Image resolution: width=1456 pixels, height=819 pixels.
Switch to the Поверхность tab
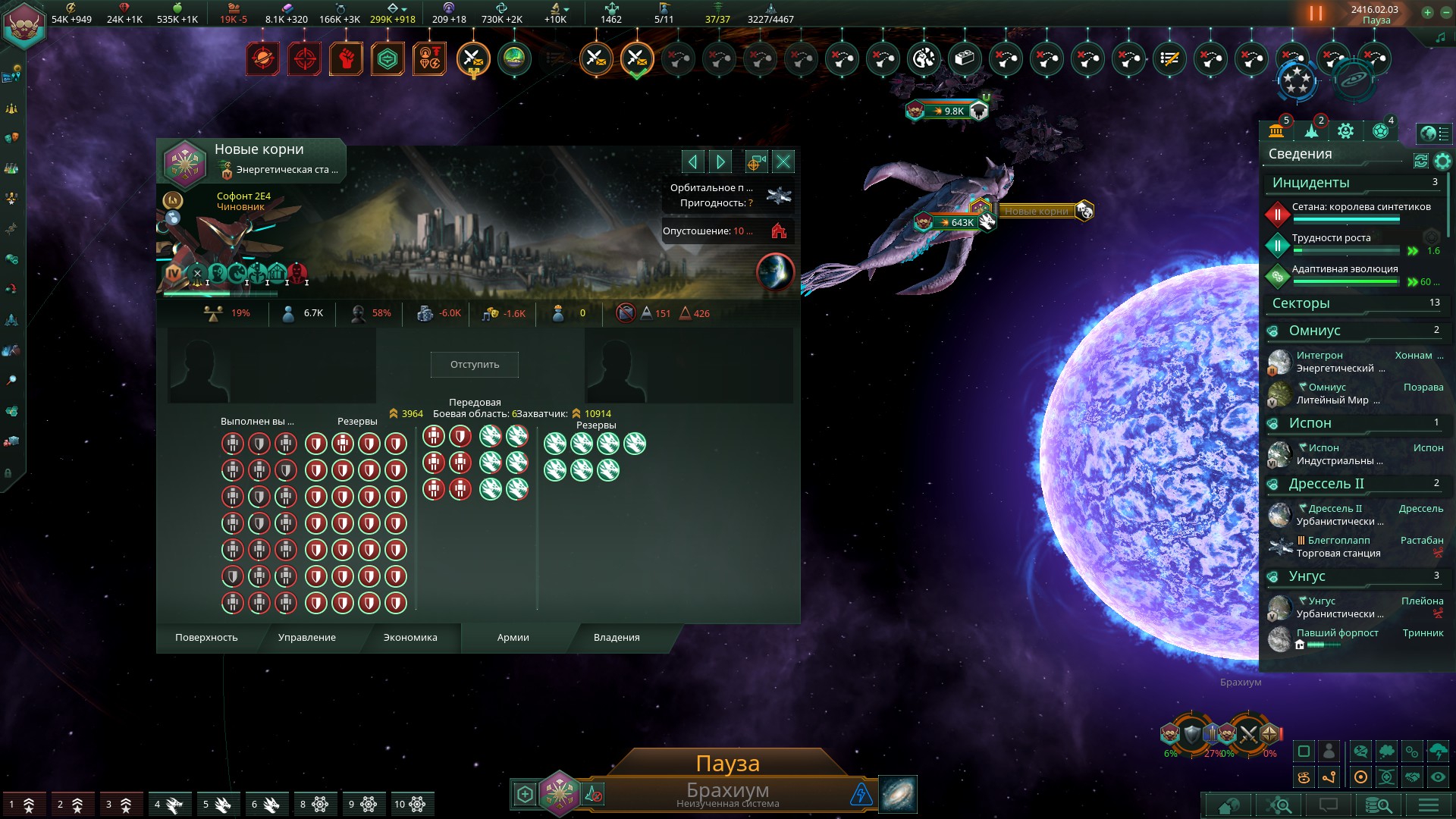[206, 638]
